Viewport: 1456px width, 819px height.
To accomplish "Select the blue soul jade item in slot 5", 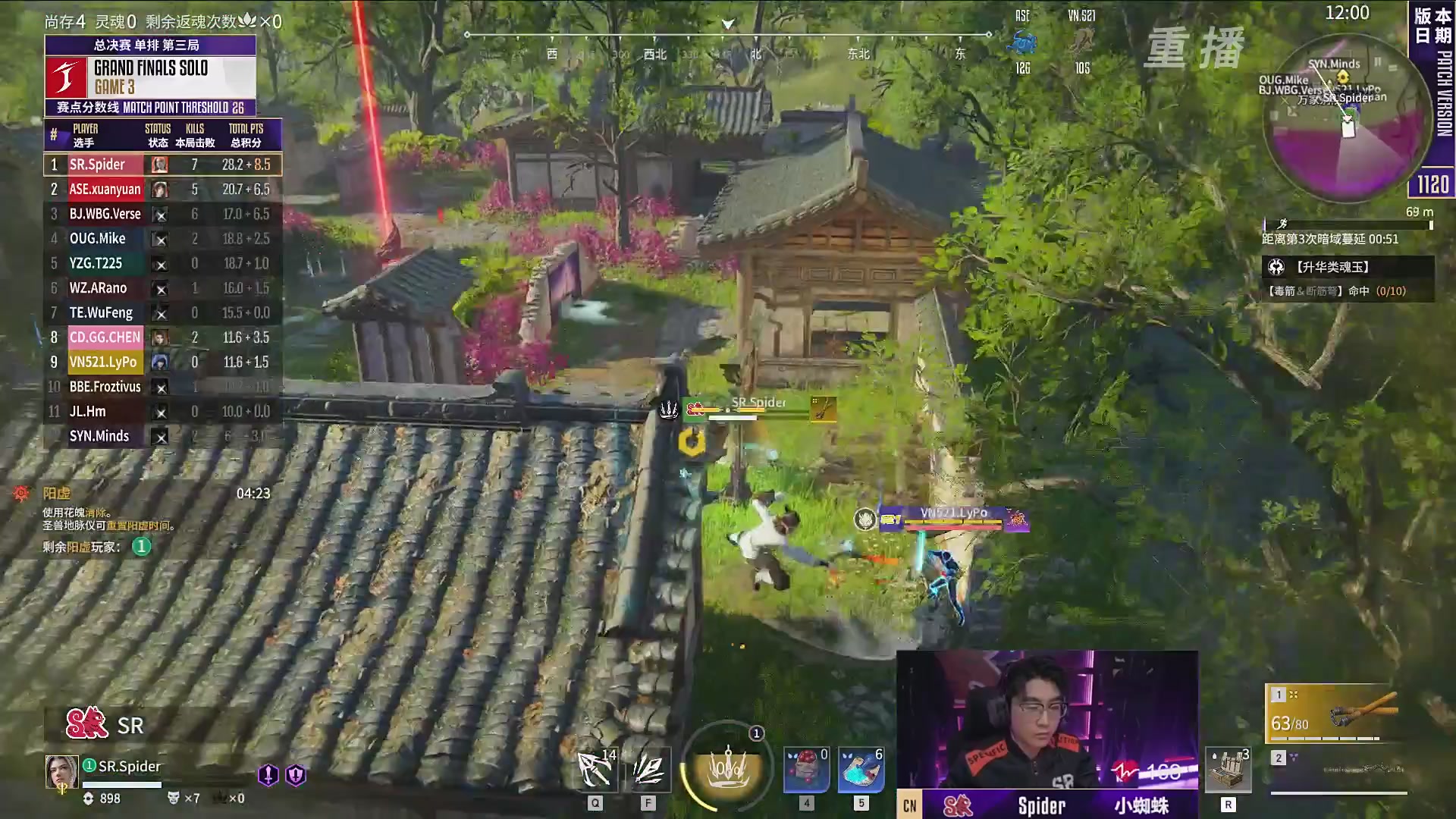I will (x=861, y=768).
